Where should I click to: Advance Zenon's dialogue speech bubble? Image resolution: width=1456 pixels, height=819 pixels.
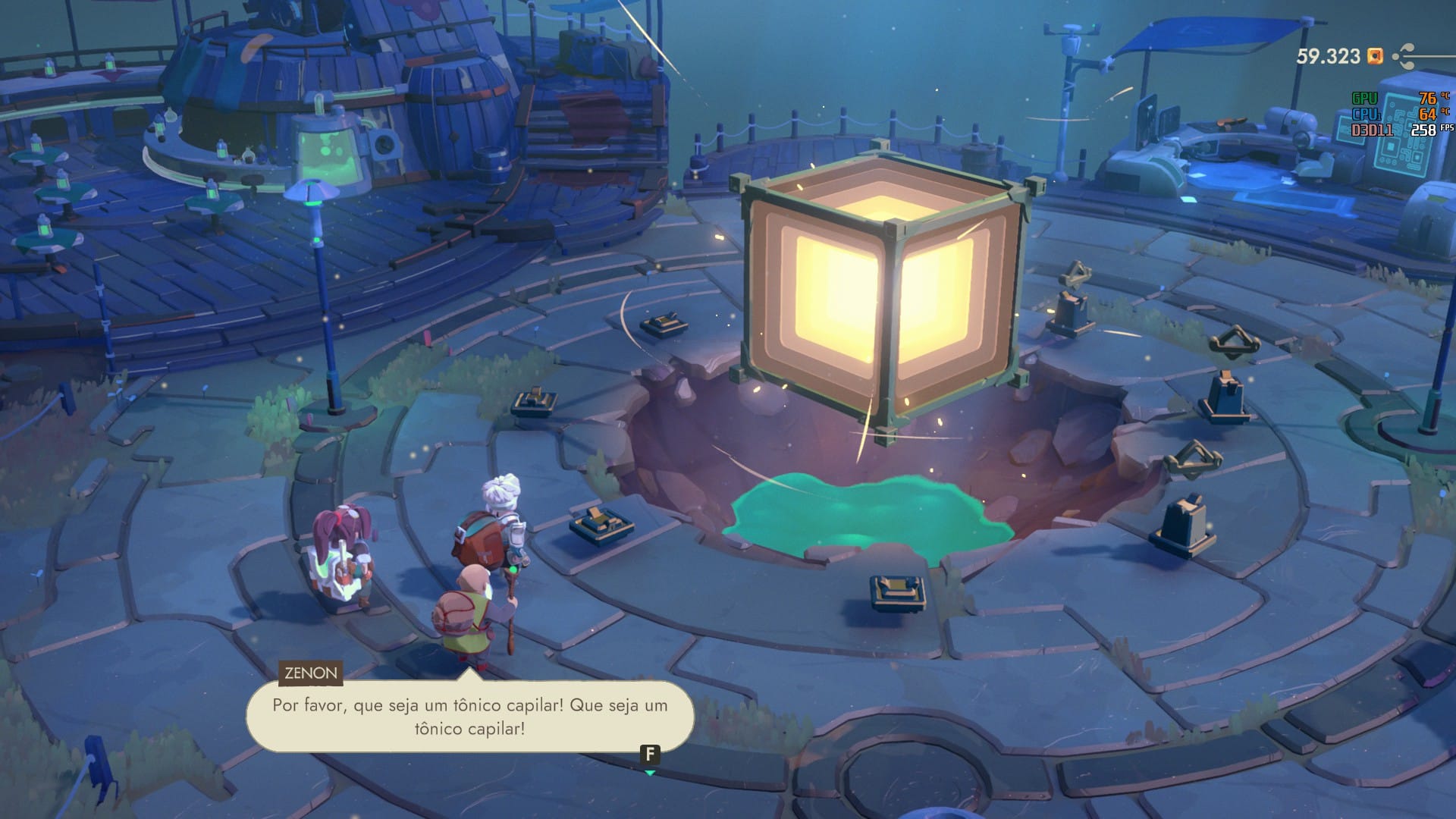coord(649,755)
